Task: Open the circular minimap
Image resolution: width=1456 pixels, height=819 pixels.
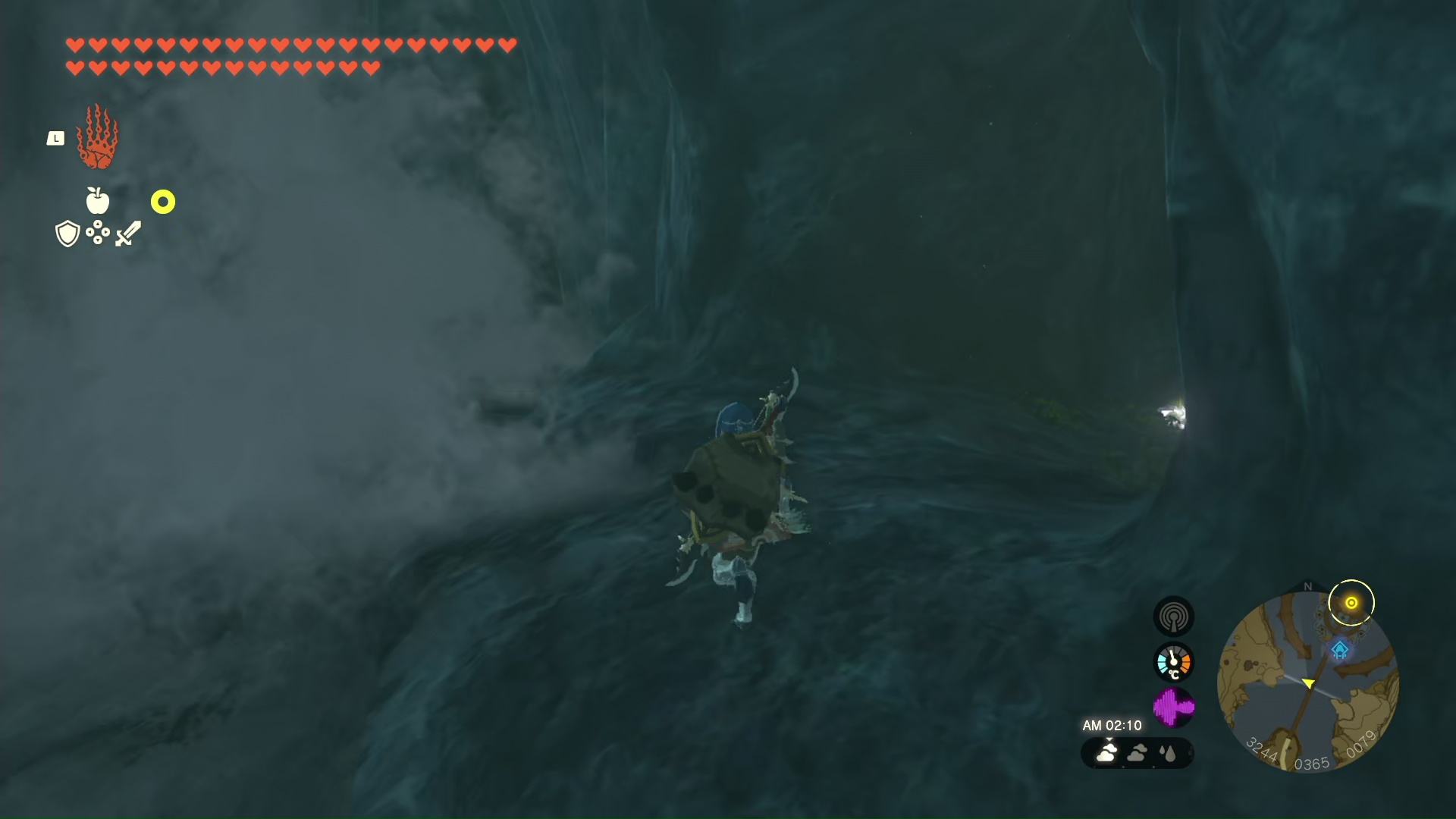Action: click(x=1307, y=682)
